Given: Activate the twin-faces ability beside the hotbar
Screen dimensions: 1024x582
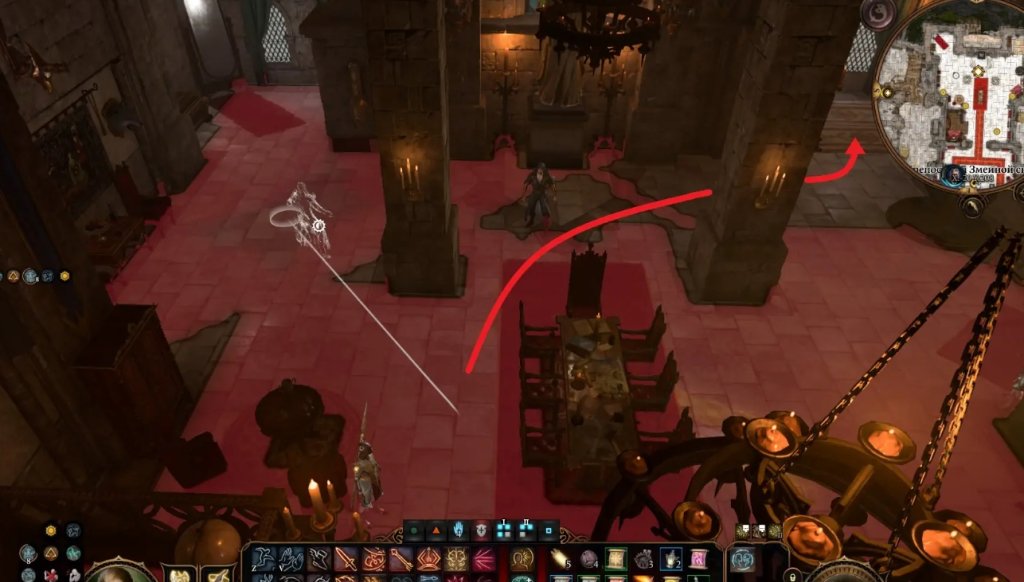Looking at the screenshot, I should pos(743,561).
